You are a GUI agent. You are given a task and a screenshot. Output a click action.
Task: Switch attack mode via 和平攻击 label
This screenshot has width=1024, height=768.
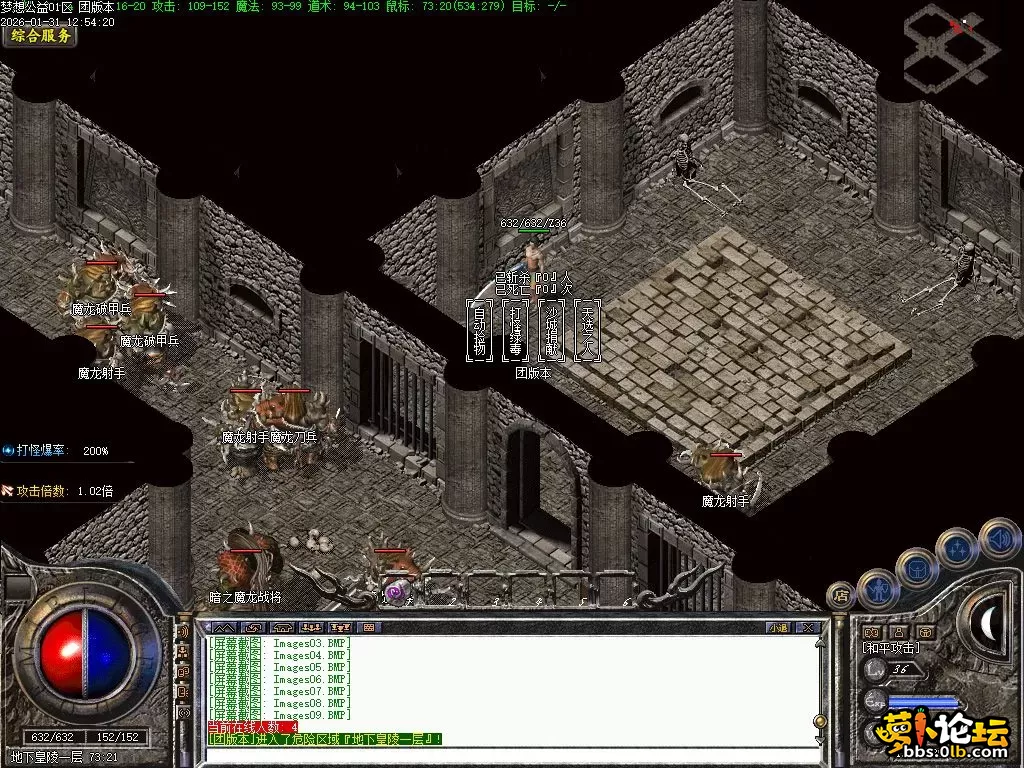890,648
